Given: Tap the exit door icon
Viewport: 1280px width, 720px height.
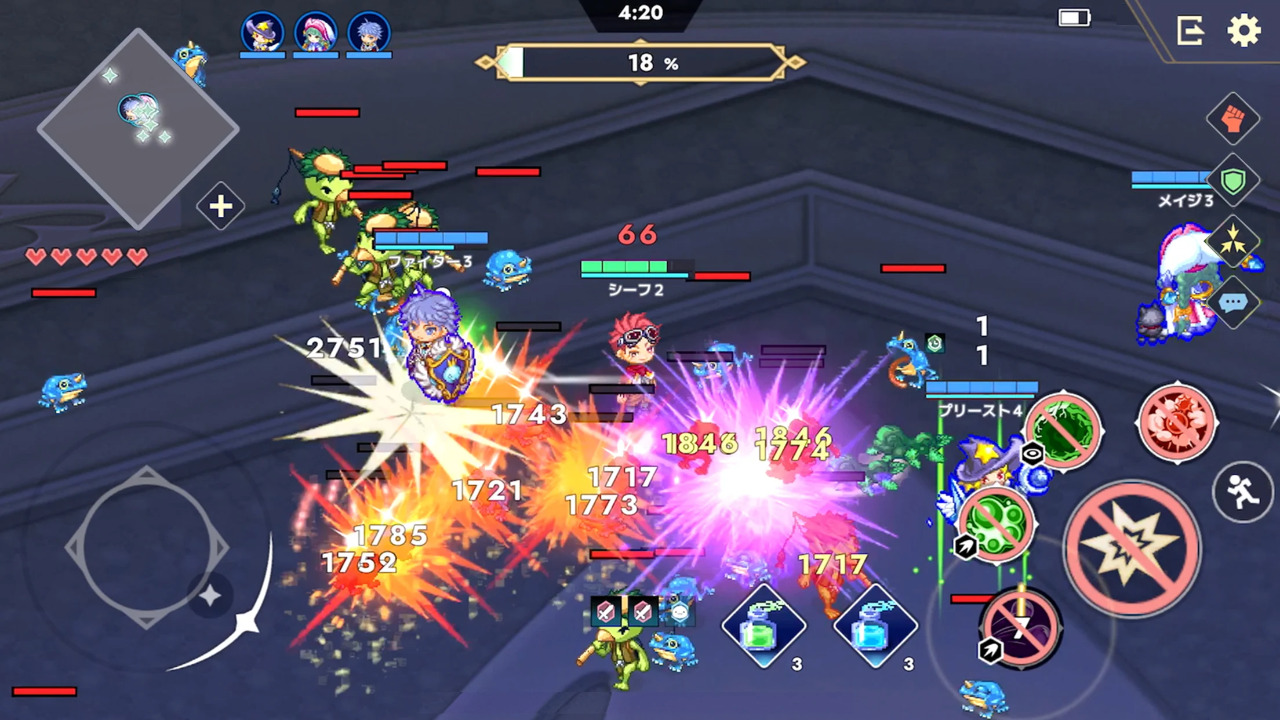Looking at the screenshot, I should 1190,31.
